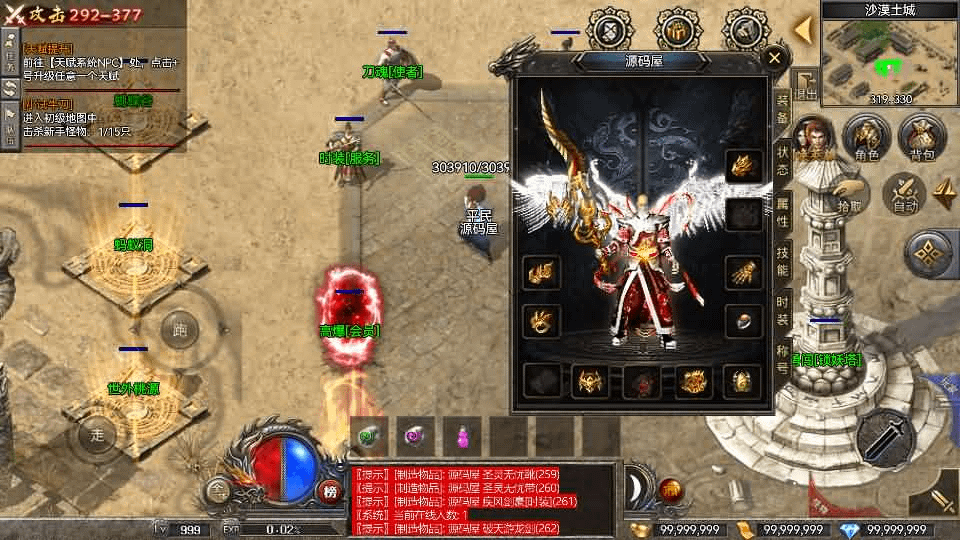The image size is (960, 540).
Task: Open the 角色 (character) menu
Action: tap(866, 138)
